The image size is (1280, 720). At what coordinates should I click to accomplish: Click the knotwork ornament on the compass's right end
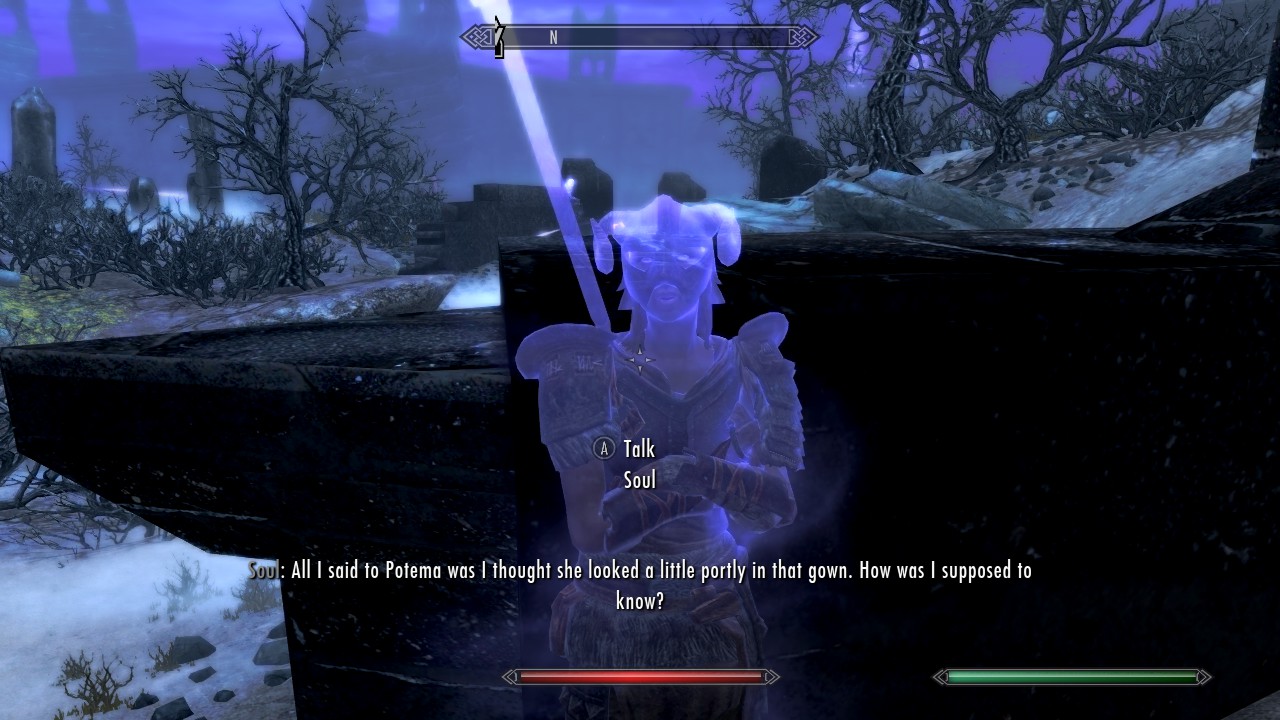(x=803, y=37)
